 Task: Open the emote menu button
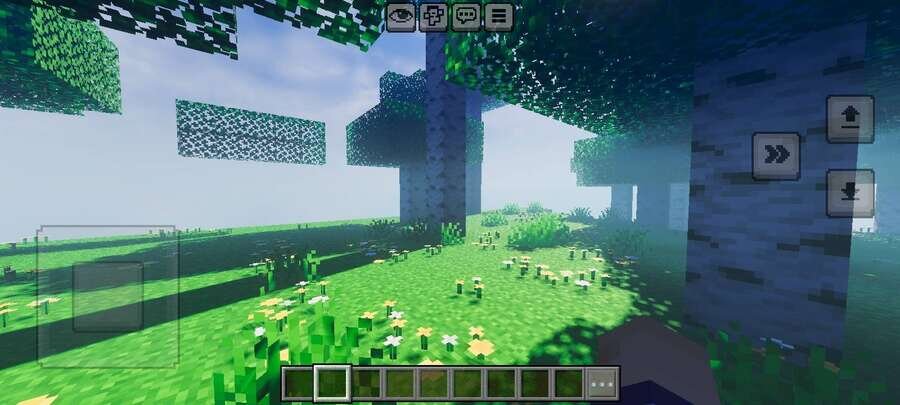pos(433,16)
